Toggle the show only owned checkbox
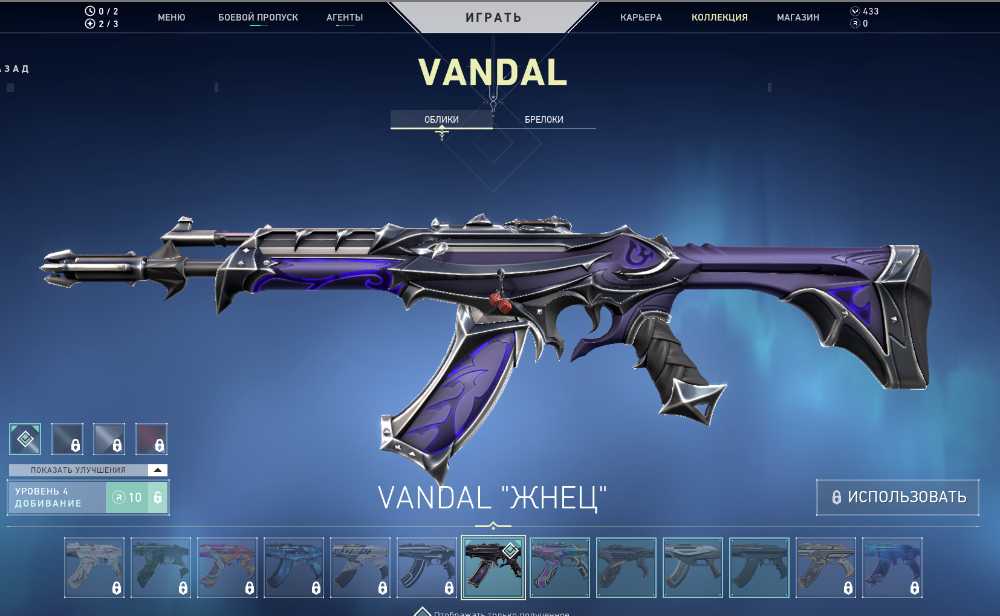 [x=423, y=611]
